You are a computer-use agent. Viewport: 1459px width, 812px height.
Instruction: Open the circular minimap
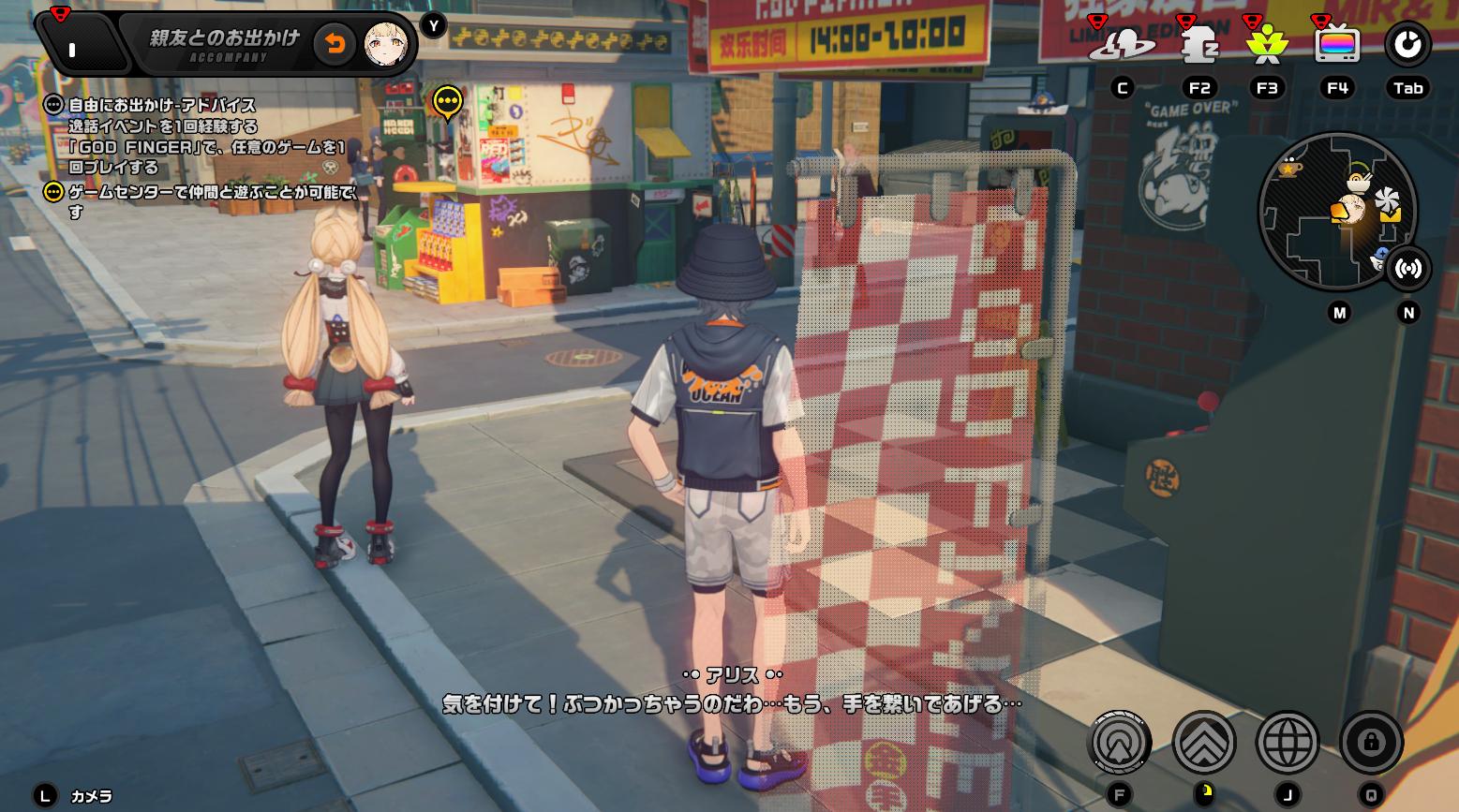point(1335,211)
